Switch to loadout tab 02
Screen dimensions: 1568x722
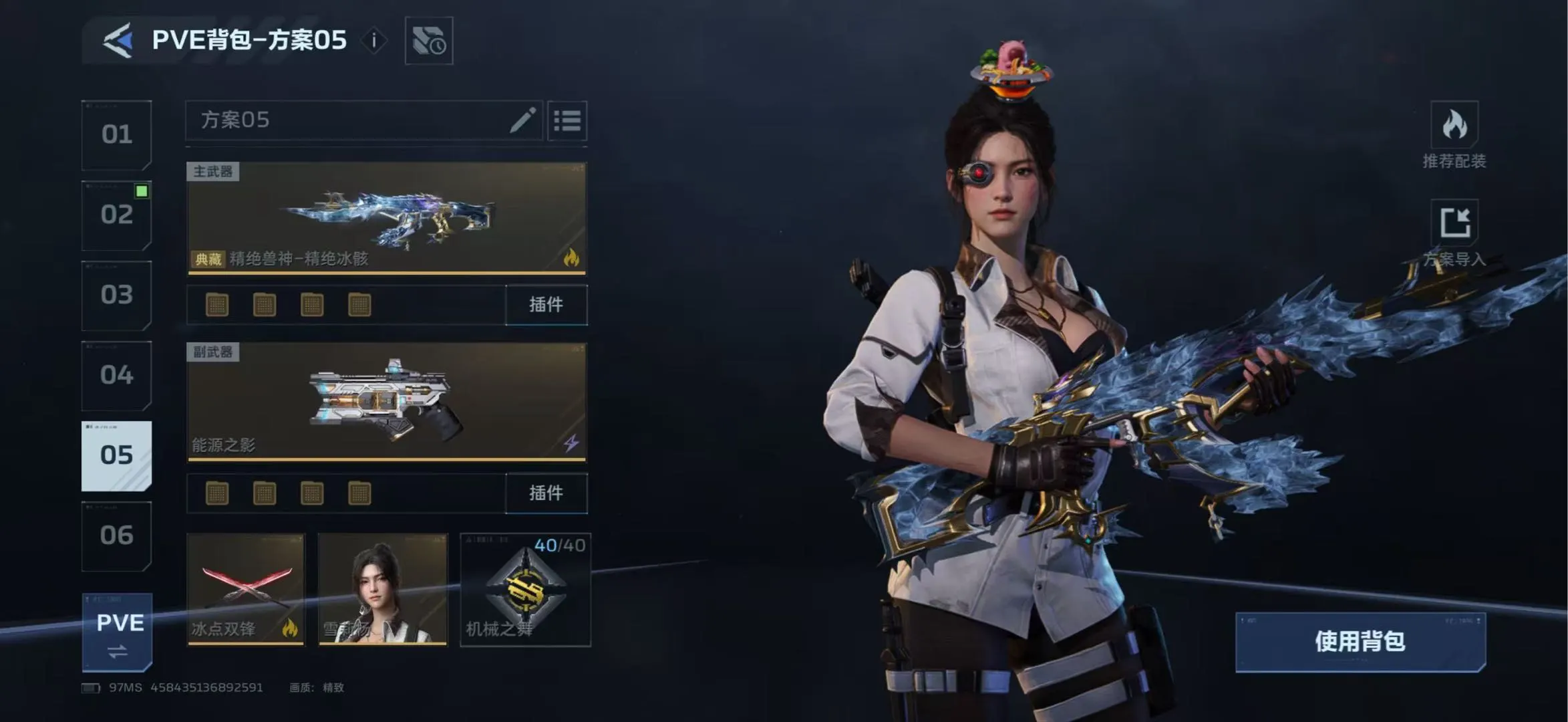[x=117, y=215]
